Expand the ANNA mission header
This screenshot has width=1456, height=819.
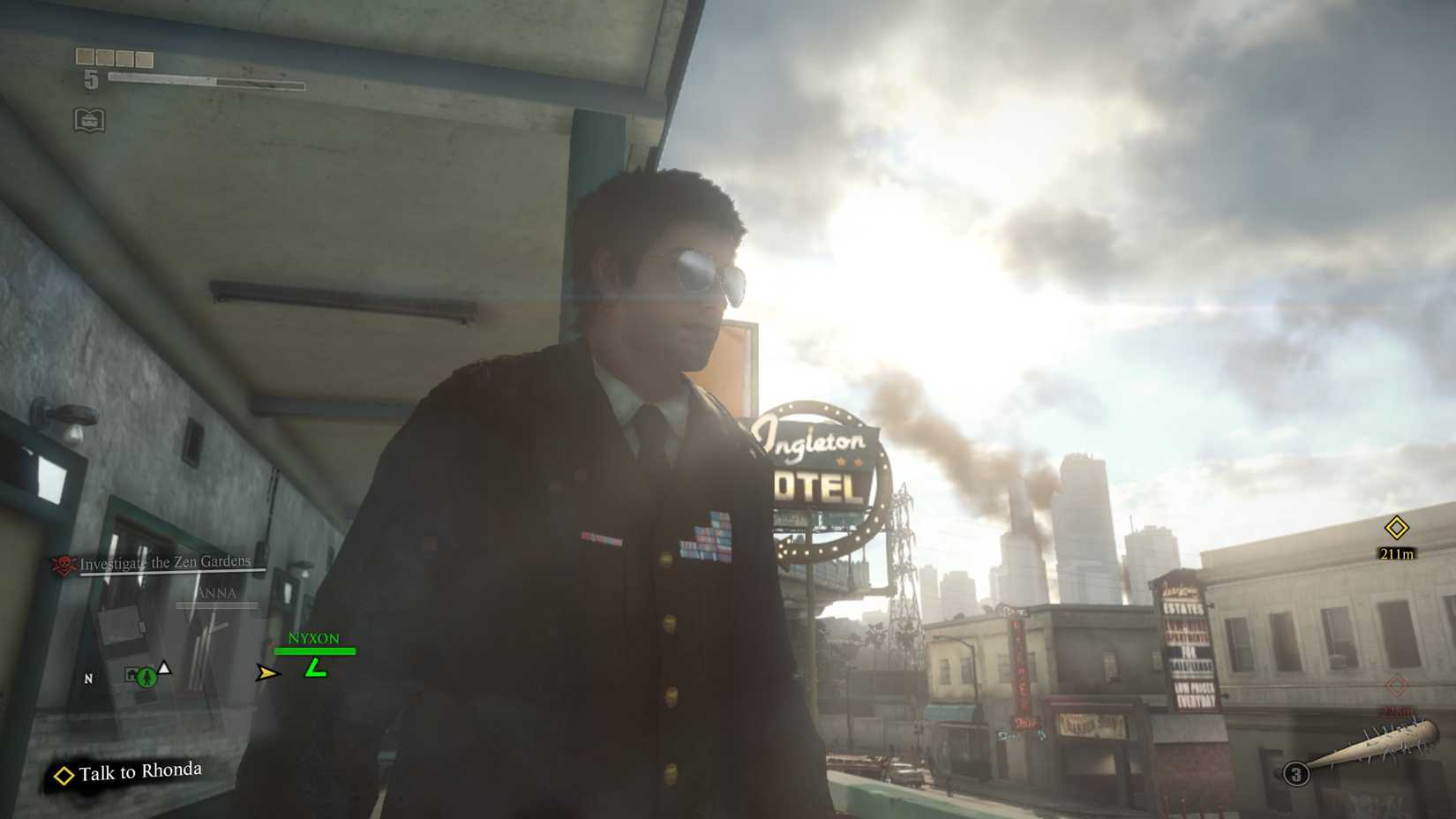220,592
